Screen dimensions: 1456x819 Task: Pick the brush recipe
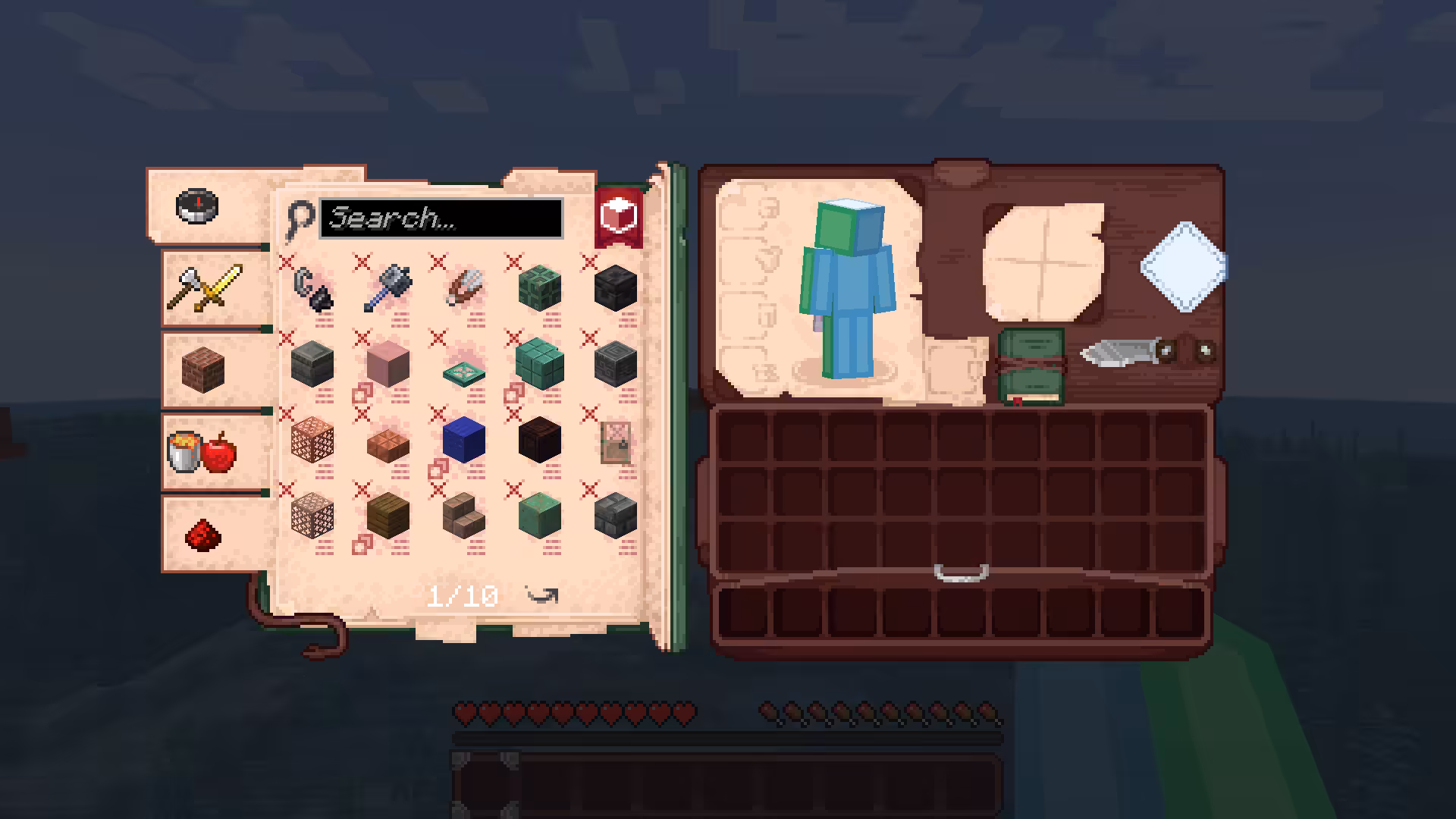pos(464,287)
